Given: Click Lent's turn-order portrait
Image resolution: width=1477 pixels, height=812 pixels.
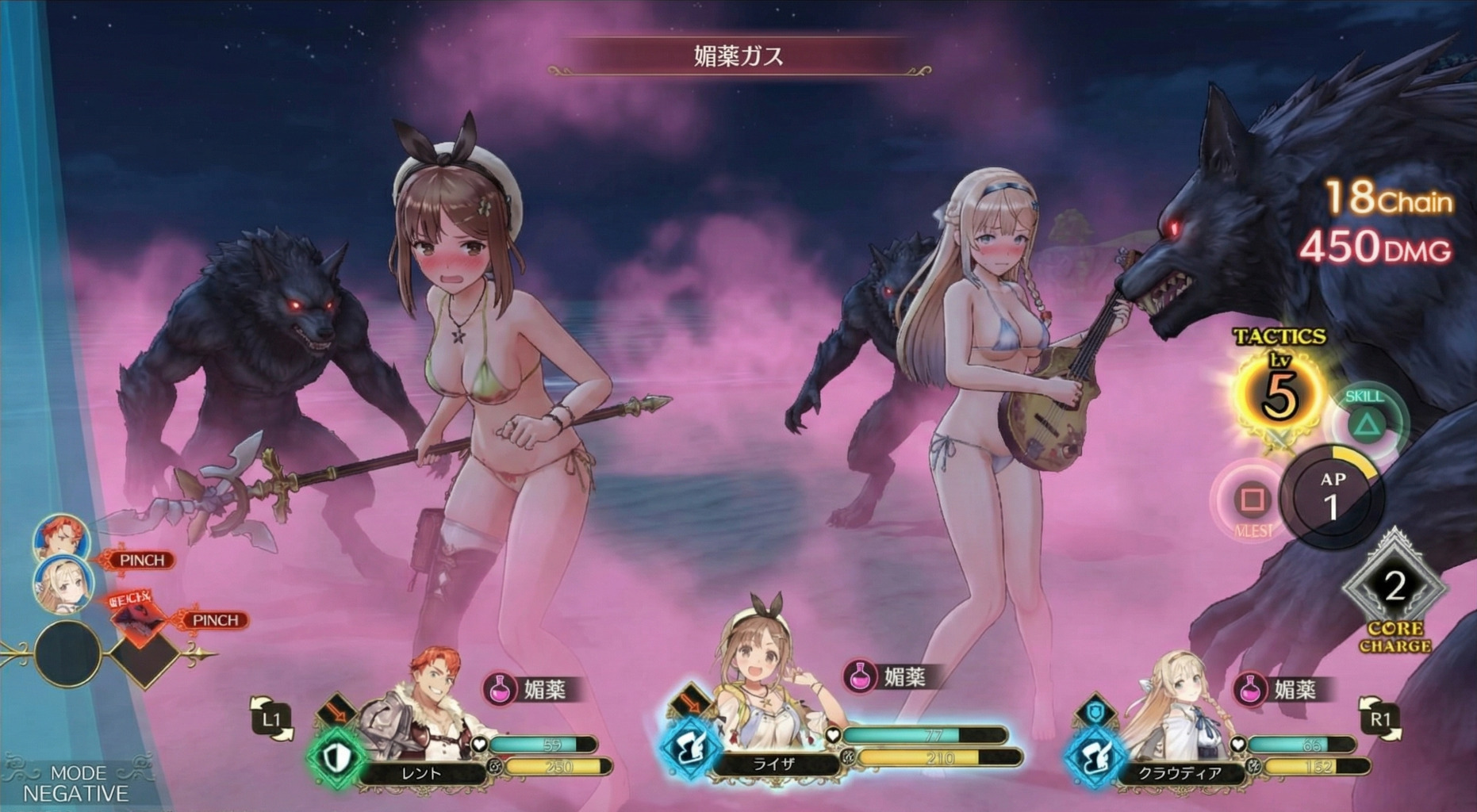Looking at the screenshot, I should click(62, 538).
